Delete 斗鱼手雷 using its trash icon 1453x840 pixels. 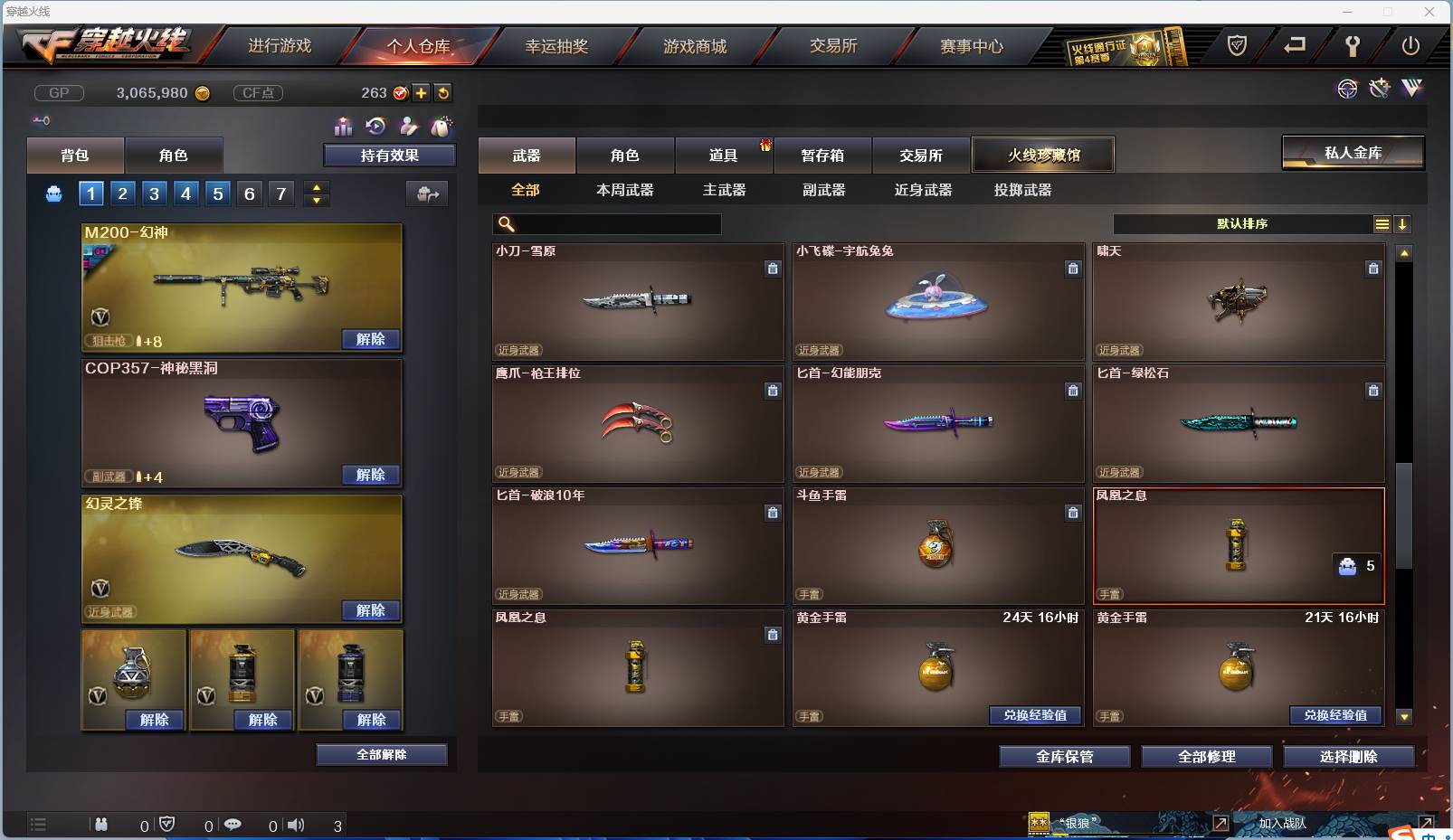1073,513
